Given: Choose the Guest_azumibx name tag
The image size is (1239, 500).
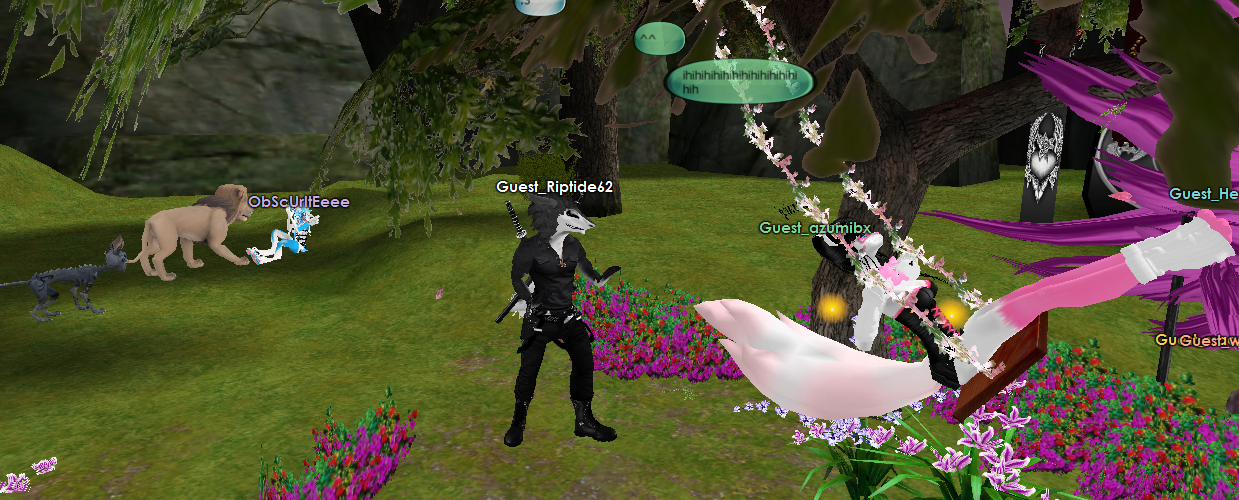Looking at the screenshot, I should click(x=814, y=228).
